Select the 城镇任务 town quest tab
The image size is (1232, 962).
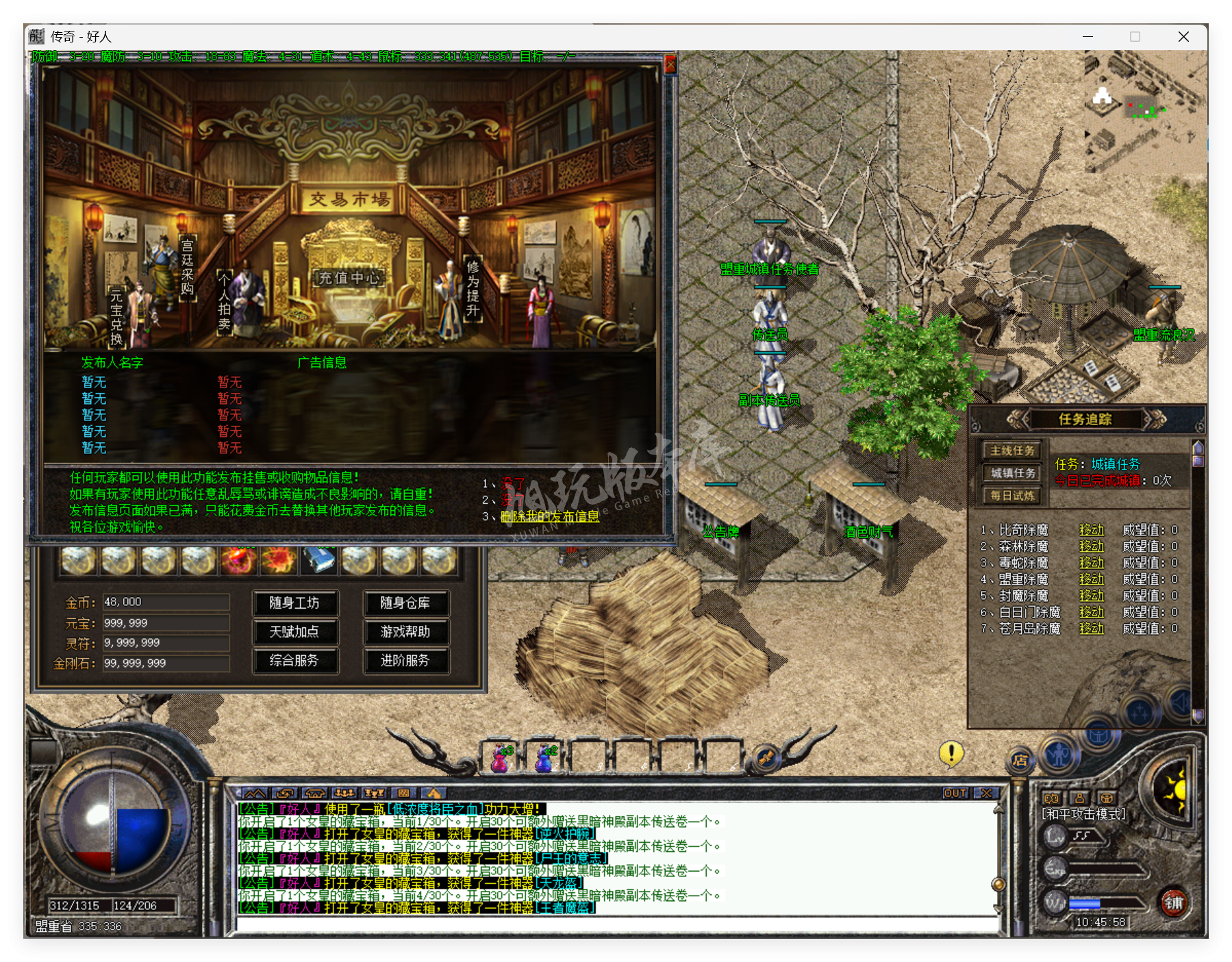1012,473
